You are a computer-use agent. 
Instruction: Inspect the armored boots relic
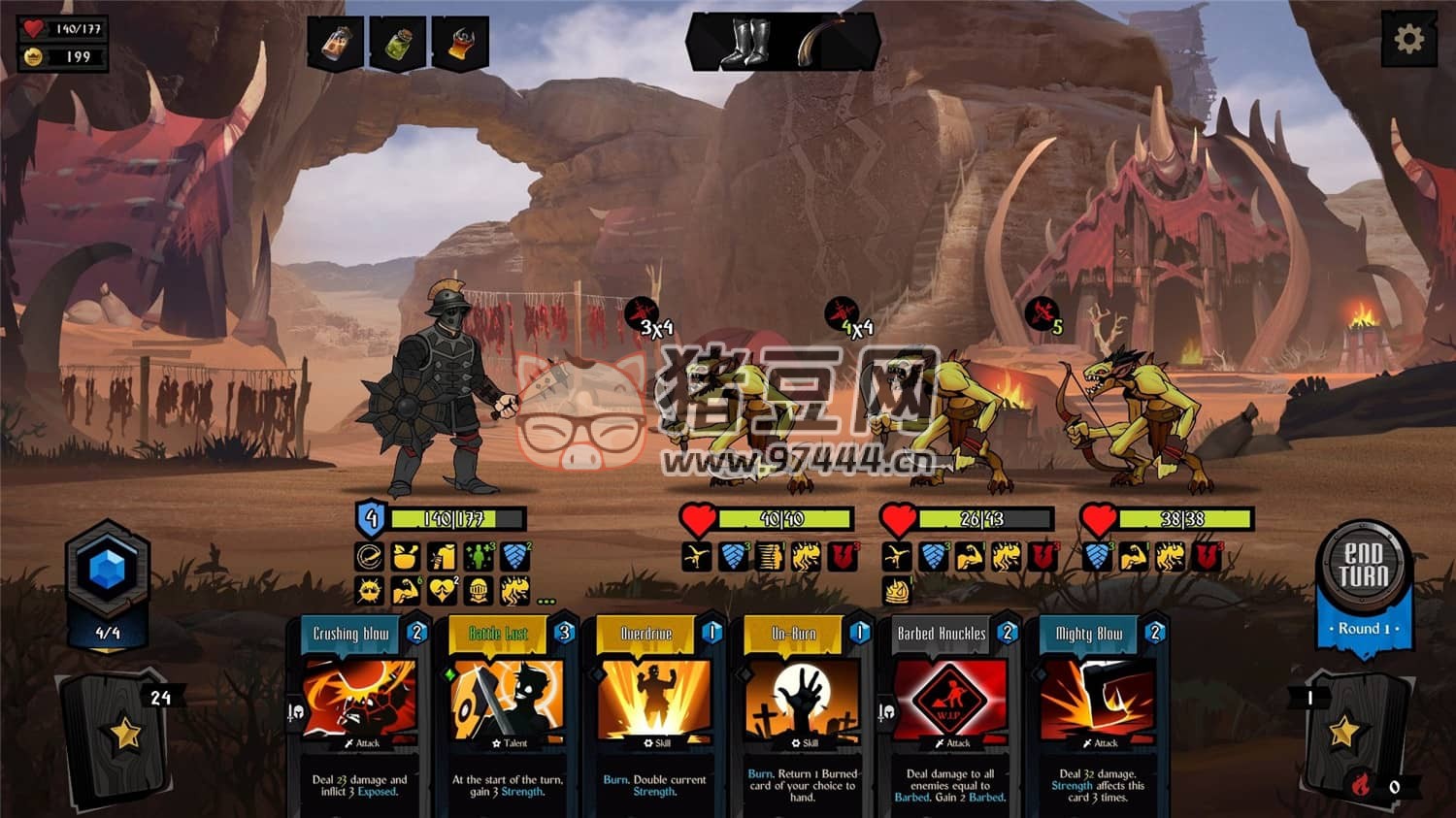(745, 44)
